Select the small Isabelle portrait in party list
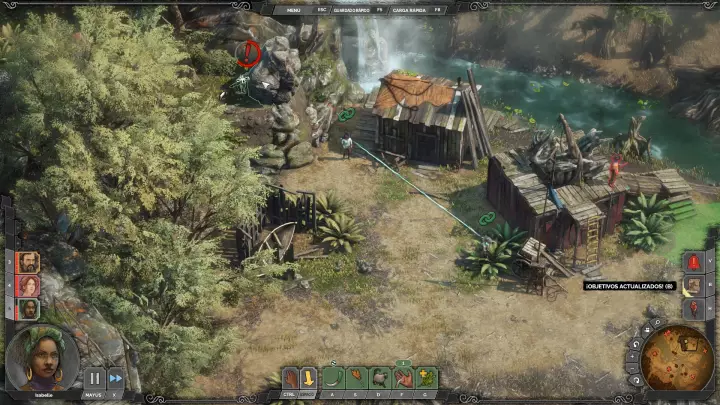Image resolution: width=720 pixels, height=405 pixels. tap(28, 308)
